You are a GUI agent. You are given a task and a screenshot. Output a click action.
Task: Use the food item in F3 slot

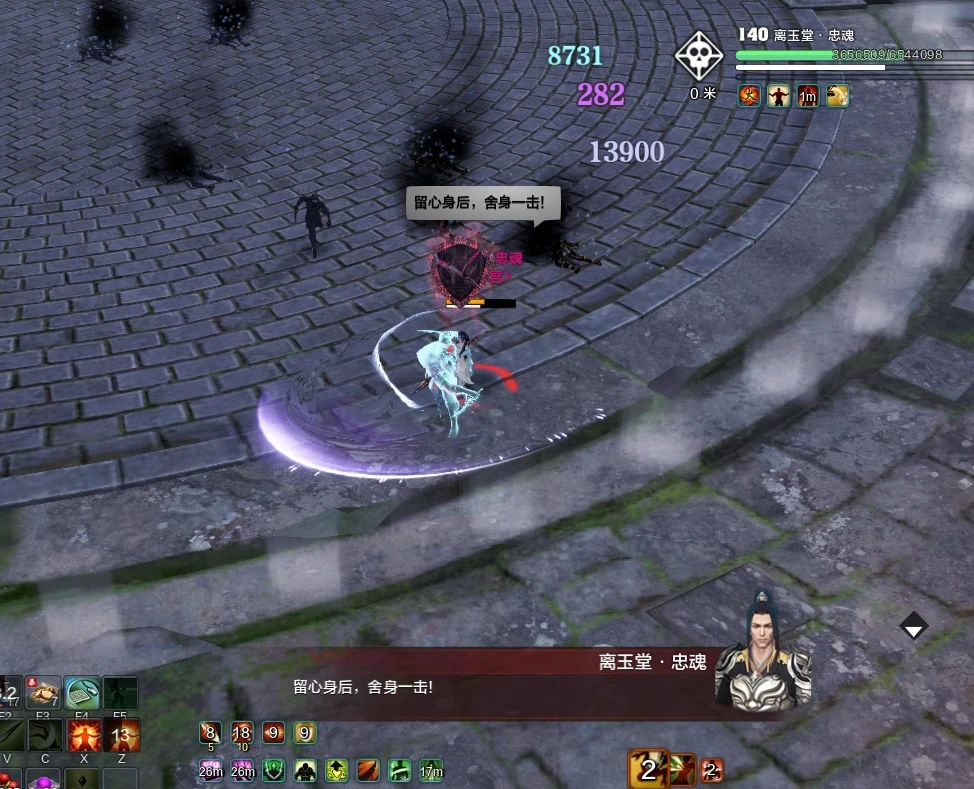pyautogui.click(x=43, y=693)
